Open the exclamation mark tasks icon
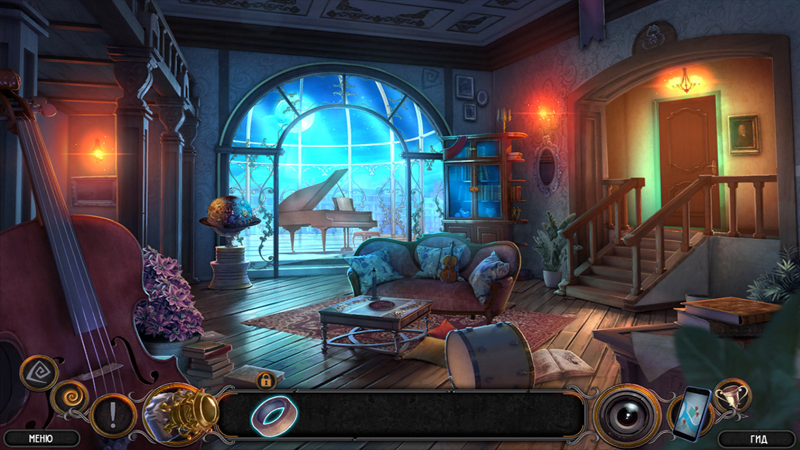This screenshot has height=450, width=800. pos(112,413)
